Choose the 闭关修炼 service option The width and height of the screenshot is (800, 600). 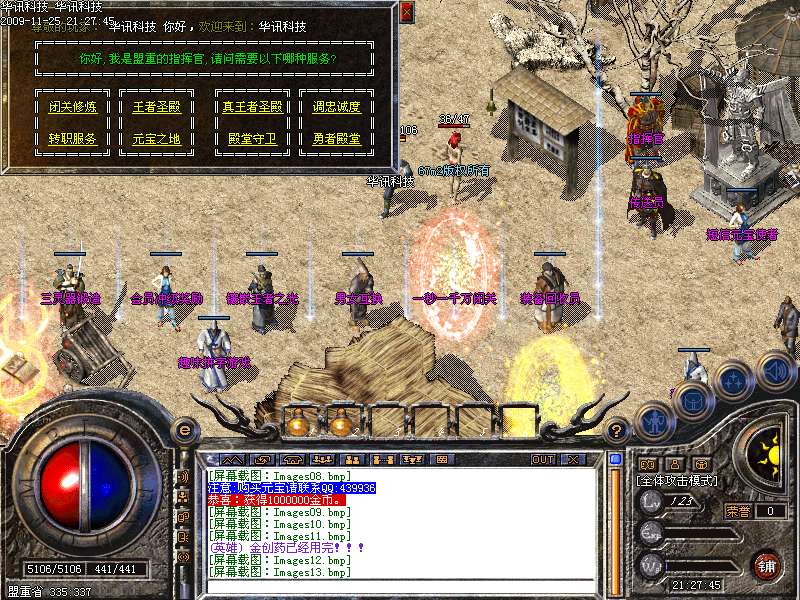73,107
